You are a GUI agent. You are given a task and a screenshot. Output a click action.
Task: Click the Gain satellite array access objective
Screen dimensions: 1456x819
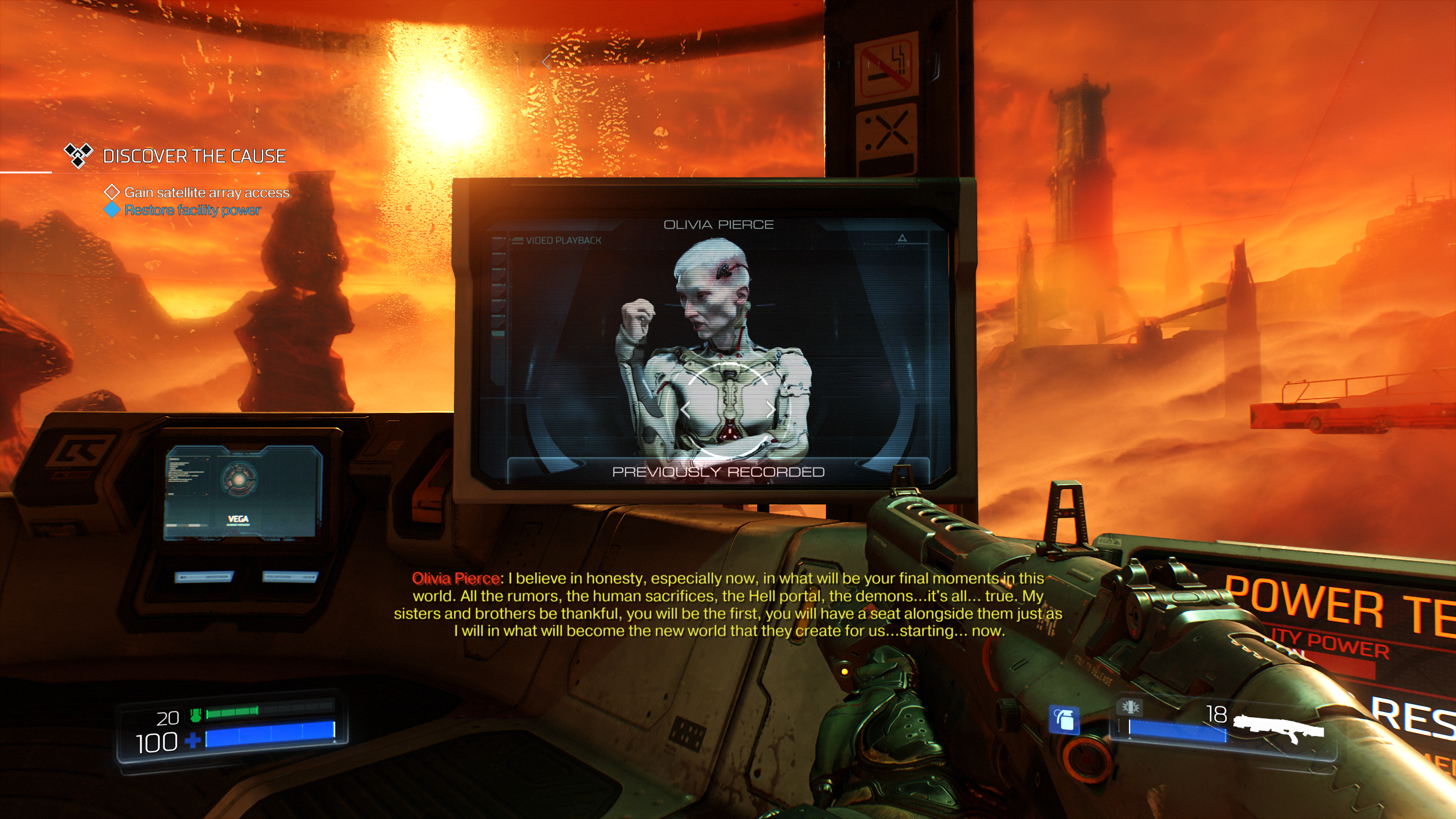206,193
